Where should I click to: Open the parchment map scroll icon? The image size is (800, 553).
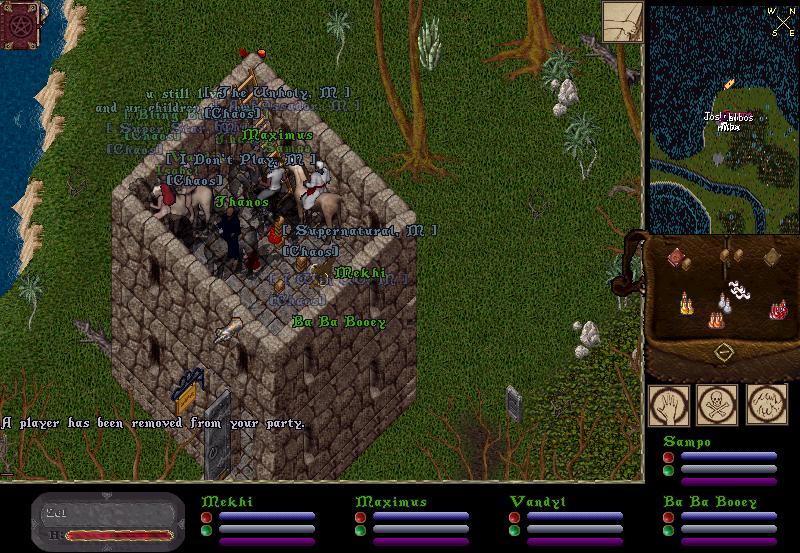[x=622, y=20]
